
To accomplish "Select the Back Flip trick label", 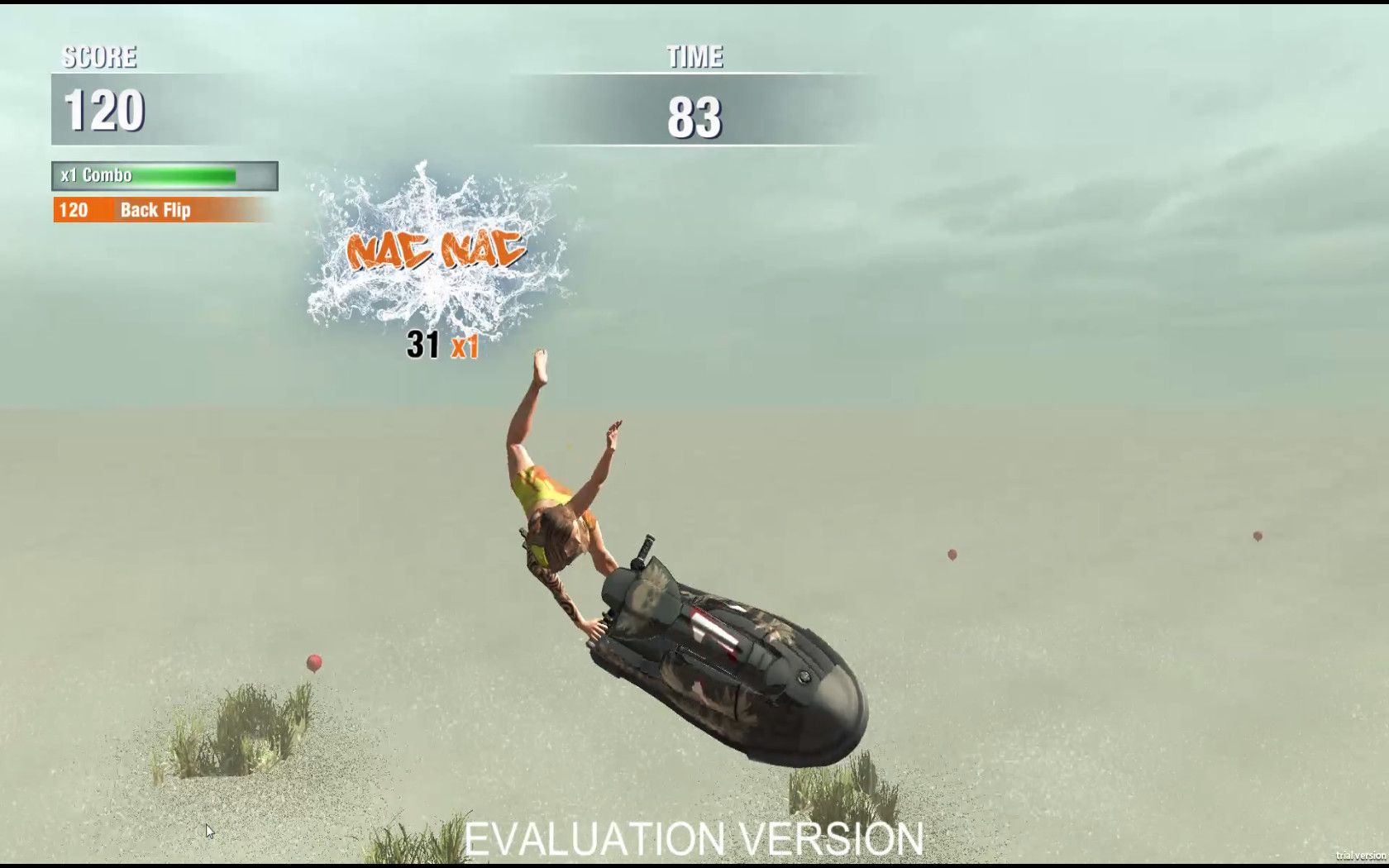I will [155, 210].
